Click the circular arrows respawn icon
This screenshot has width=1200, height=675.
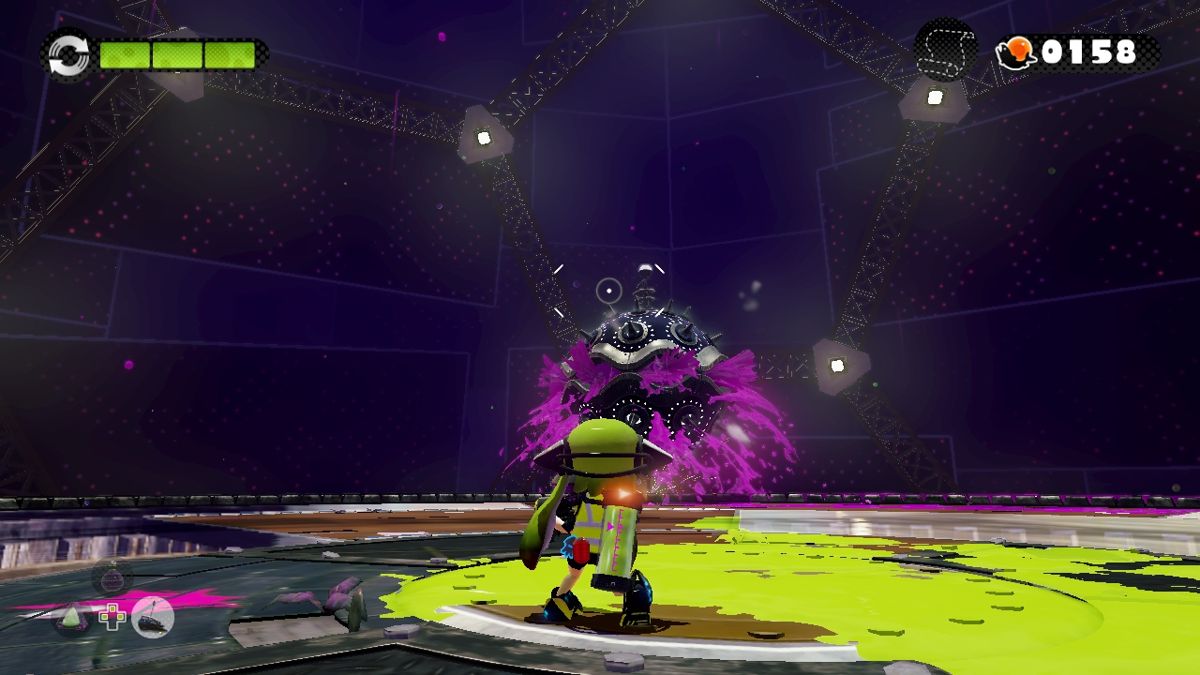(68, 53)
